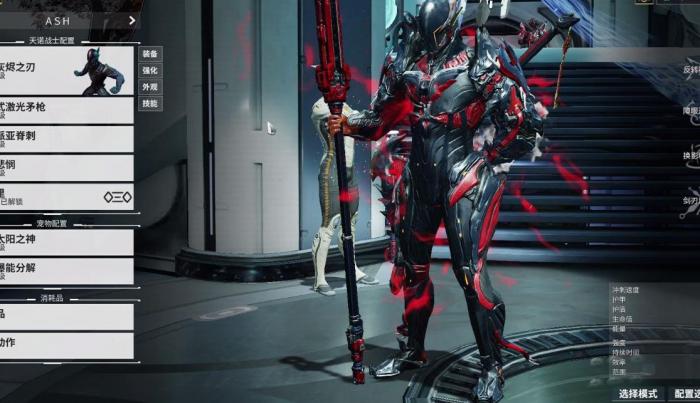Open the 技能 abilities button
The image size is (700, 403).
coord(149,104)
